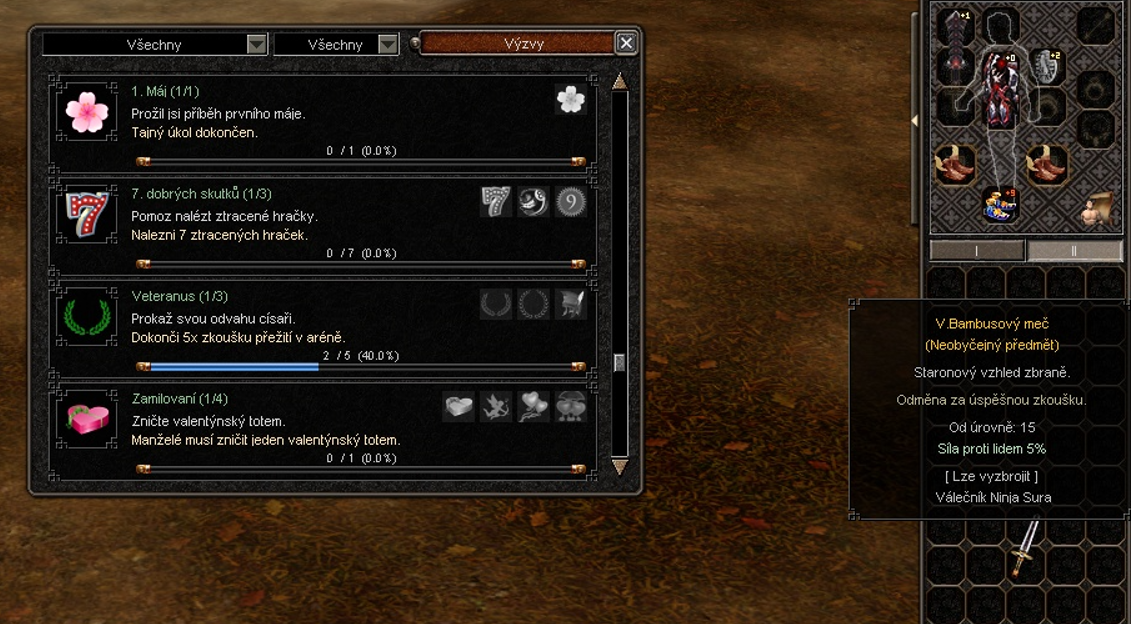The width and height of the screenshot is (1131, 624).
Task: Open the muscular figure with scroll icon
Action: 1098,208
